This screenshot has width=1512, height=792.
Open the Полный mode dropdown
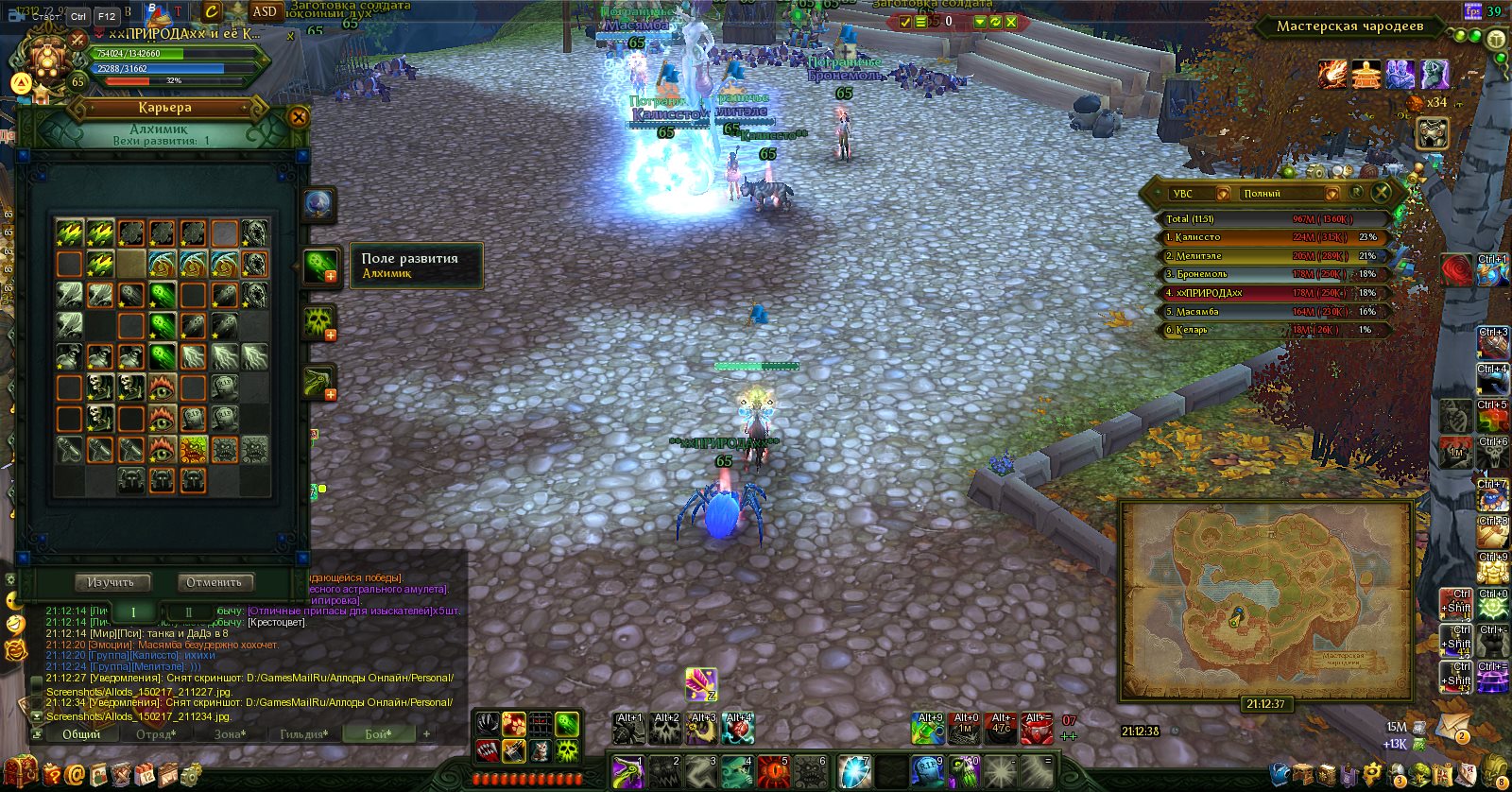click(1332, 194)
